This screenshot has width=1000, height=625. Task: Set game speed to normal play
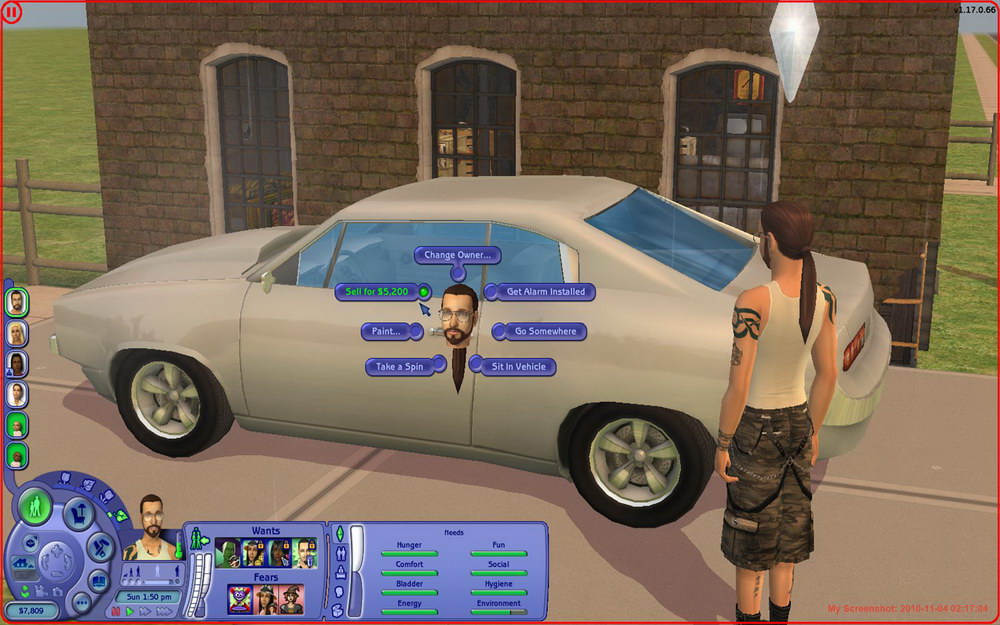click(130, 610)
